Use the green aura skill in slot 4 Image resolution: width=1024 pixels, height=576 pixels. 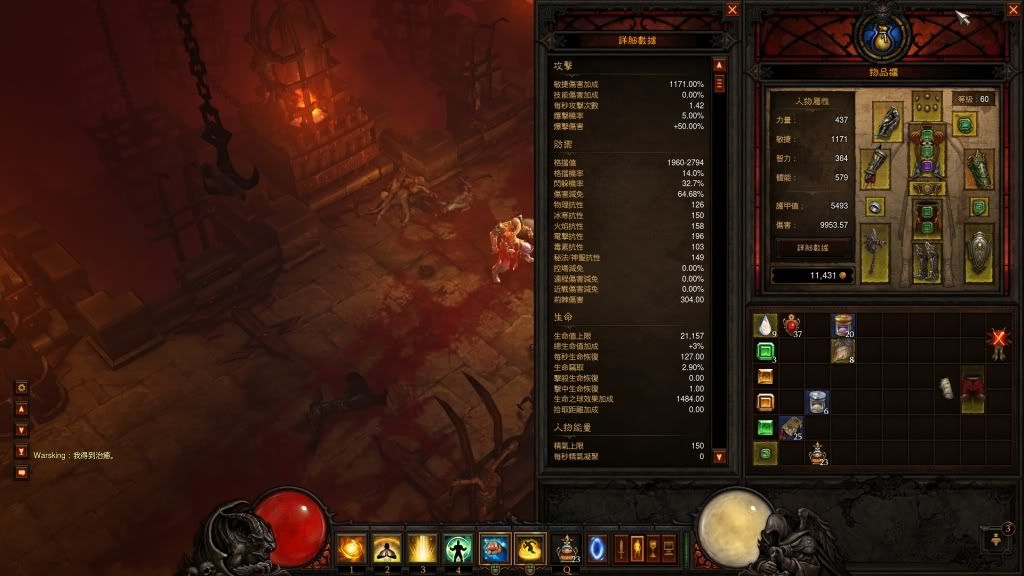click(x=458, y=548)
